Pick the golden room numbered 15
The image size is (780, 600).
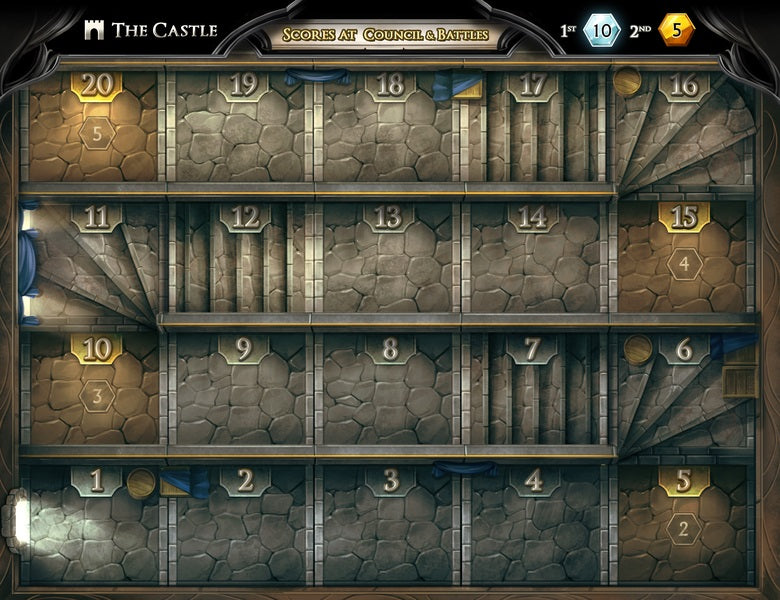pos(684,260)
